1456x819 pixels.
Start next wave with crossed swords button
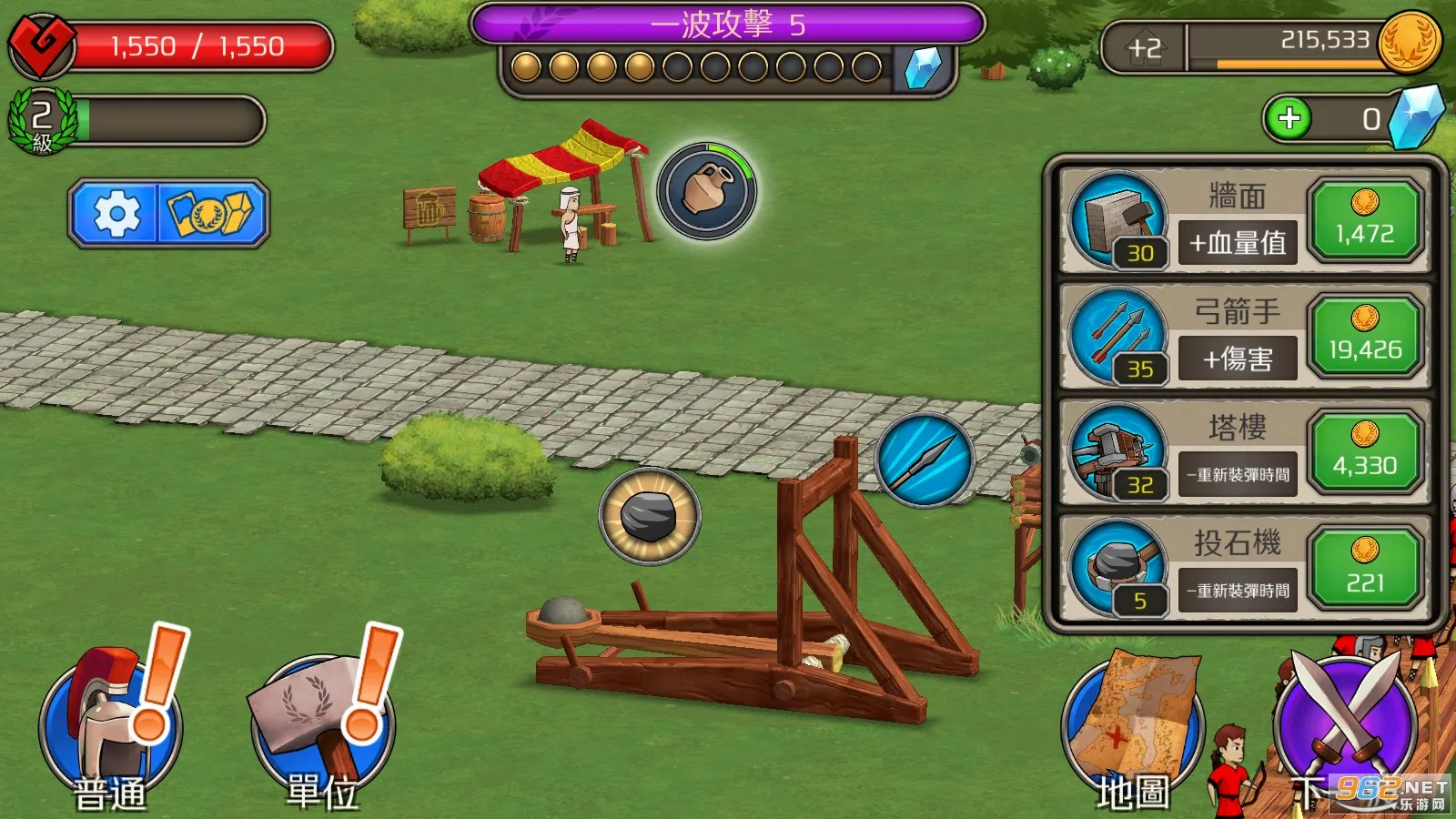point(1346,723)
